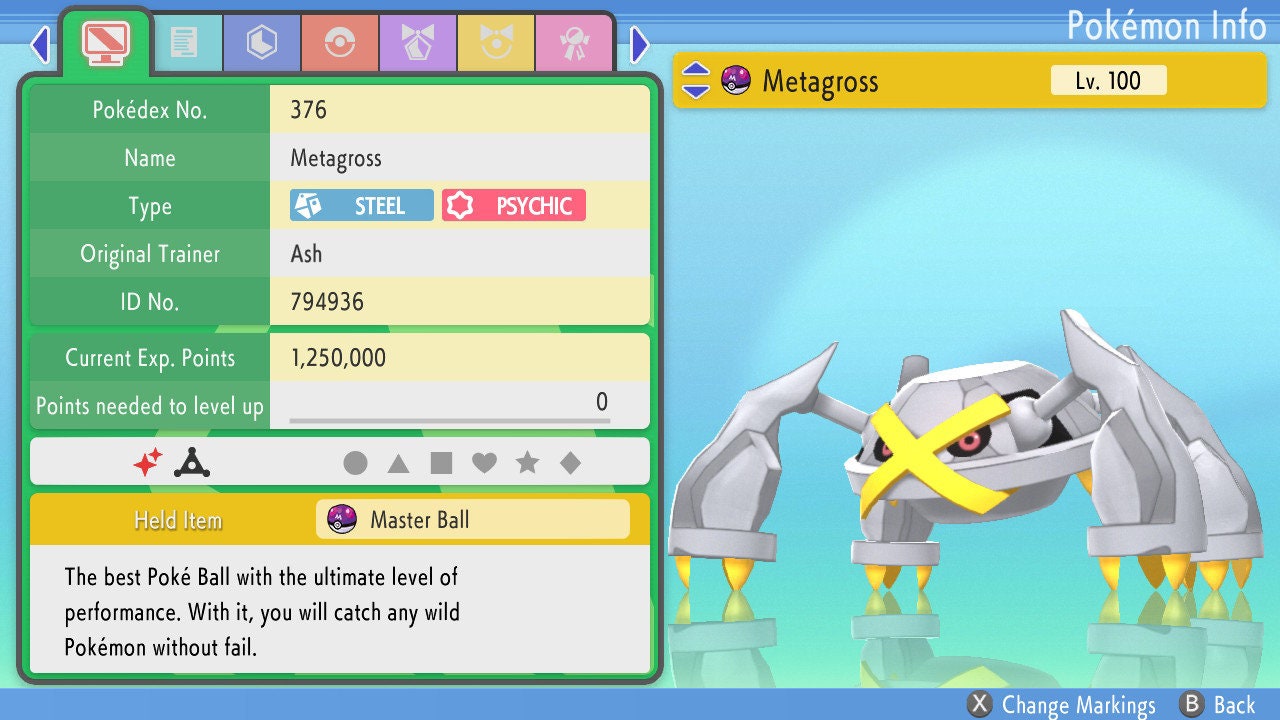Select the Battle Moves Poké Ball icon
The width and height of the screenshot is (1280, 720).
pos(340,42)
